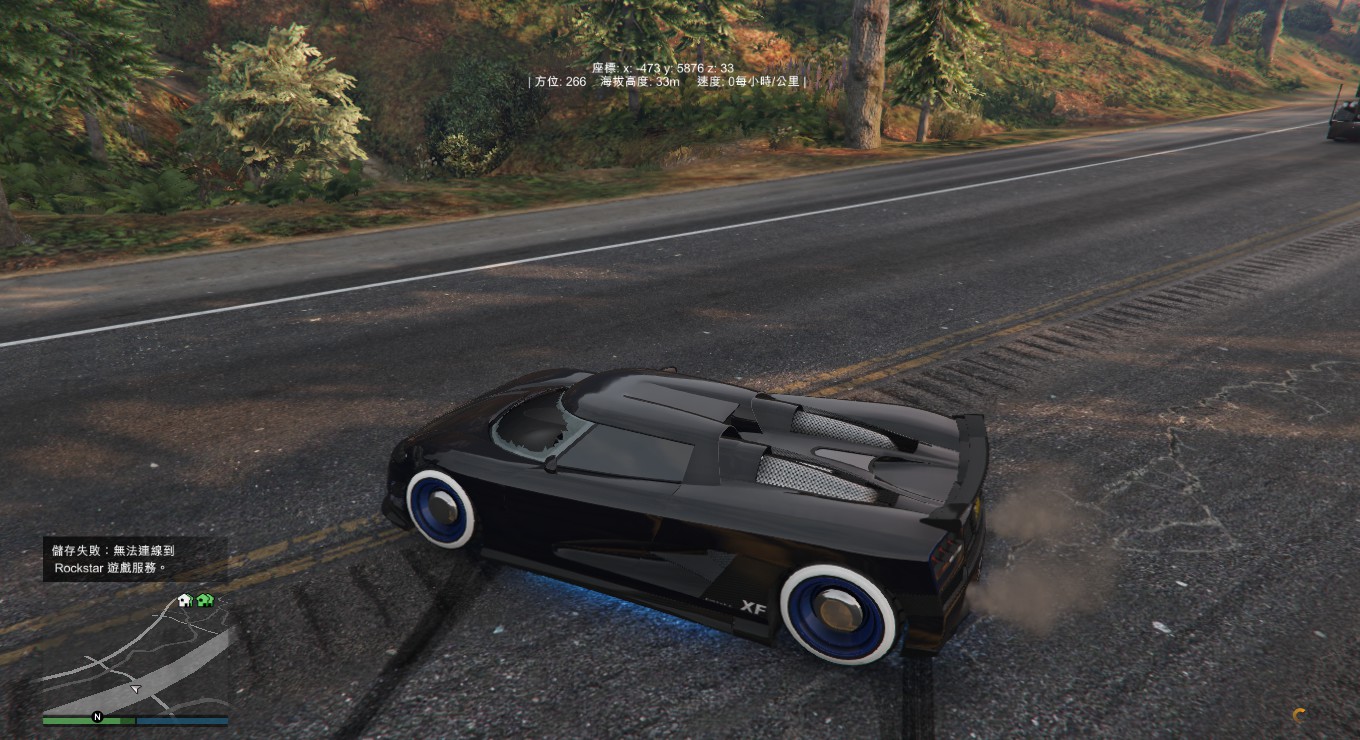Click the north compass marker on the minimap
1360x740 pixels.
point(98,716)
